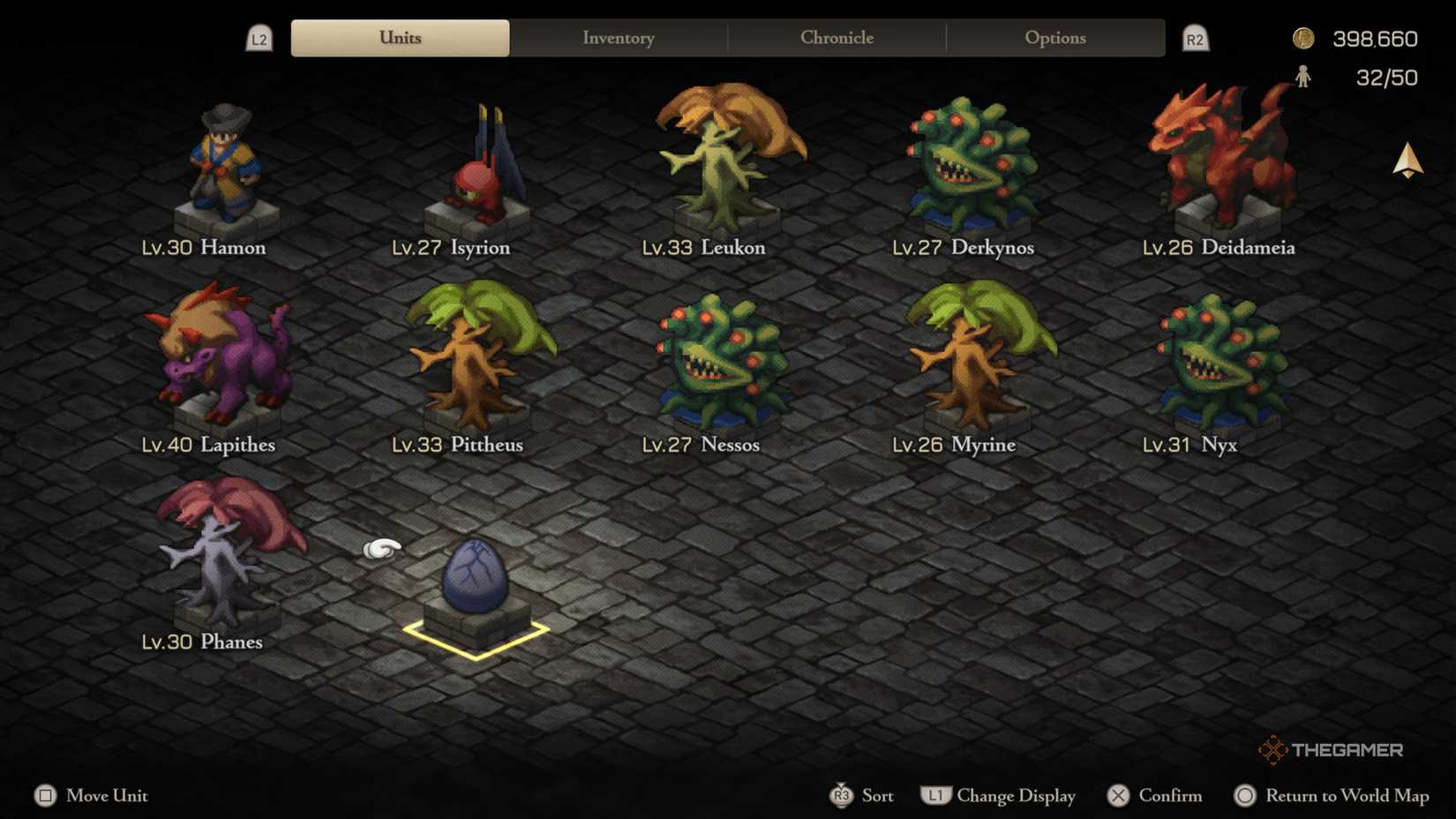Viewport: 1456px width, 819px height.
Task: Switch pages left with L2
Action: point(259,38)
